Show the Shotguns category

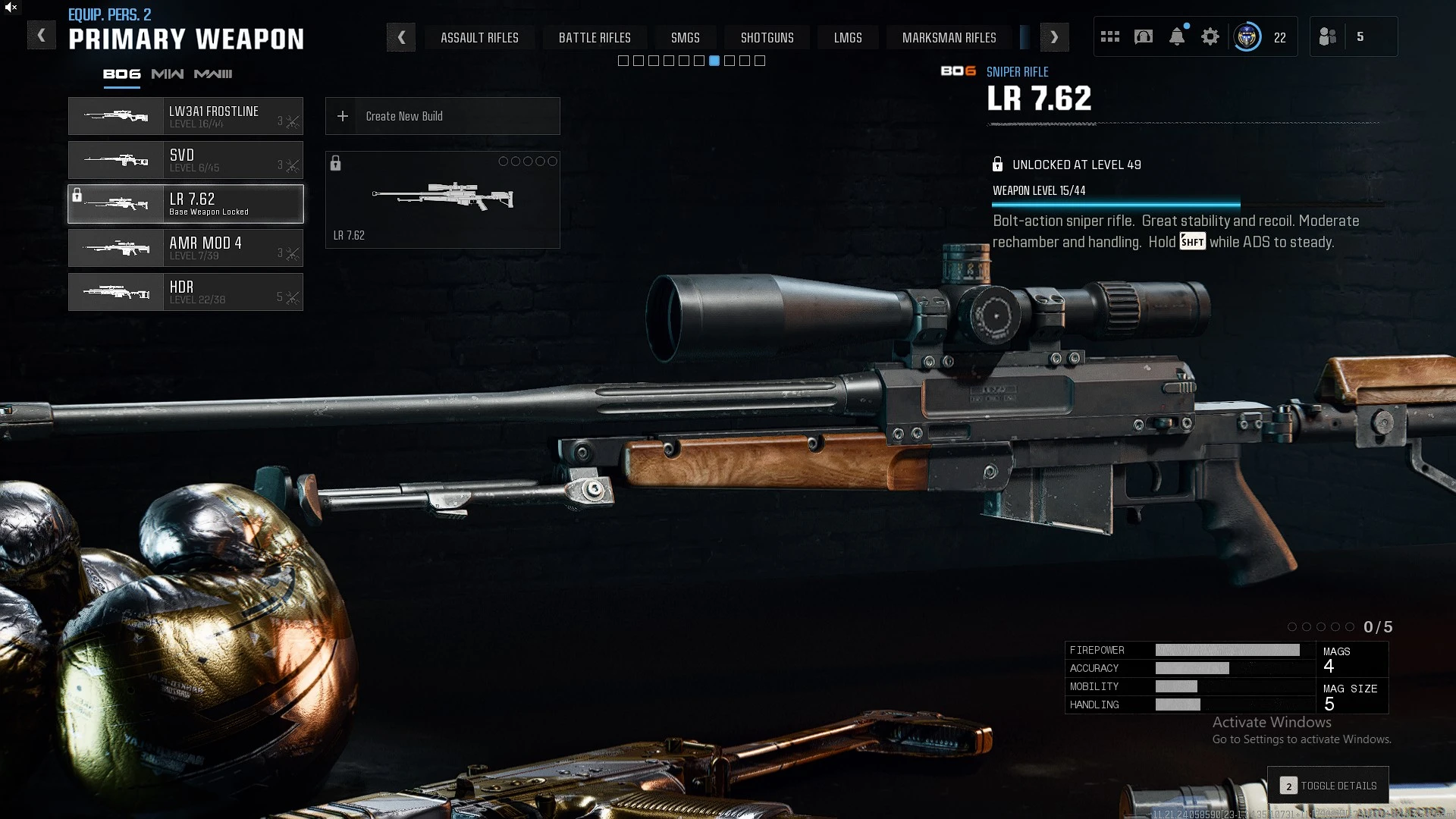coord(767,38)
